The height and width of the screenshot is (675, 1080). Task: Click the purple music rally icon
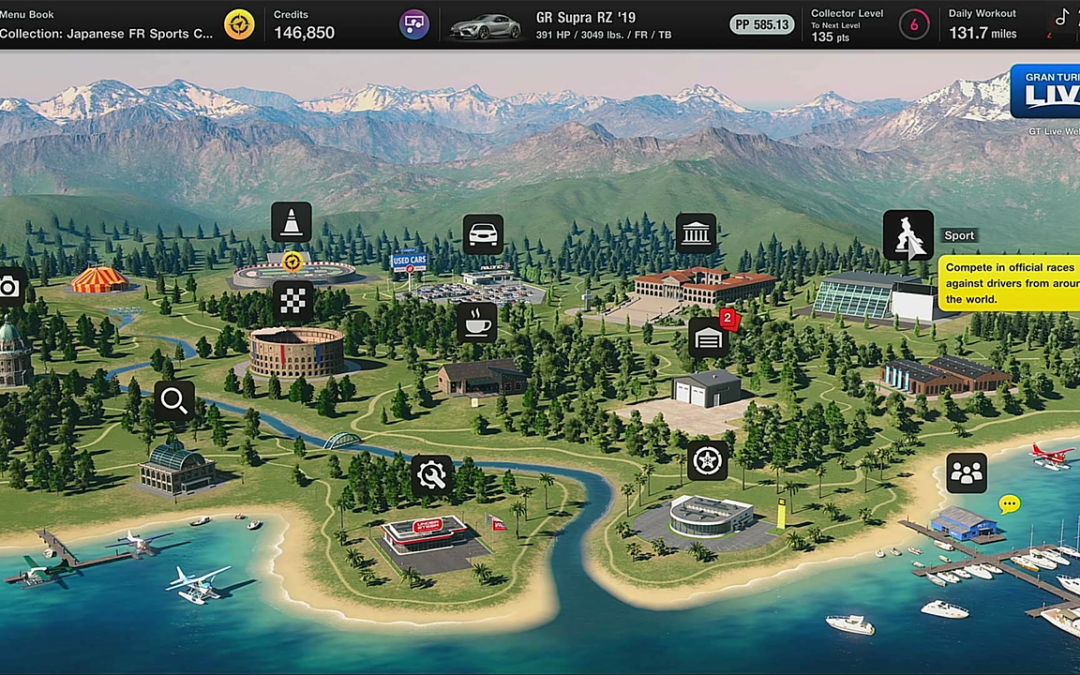coord(414,24)
